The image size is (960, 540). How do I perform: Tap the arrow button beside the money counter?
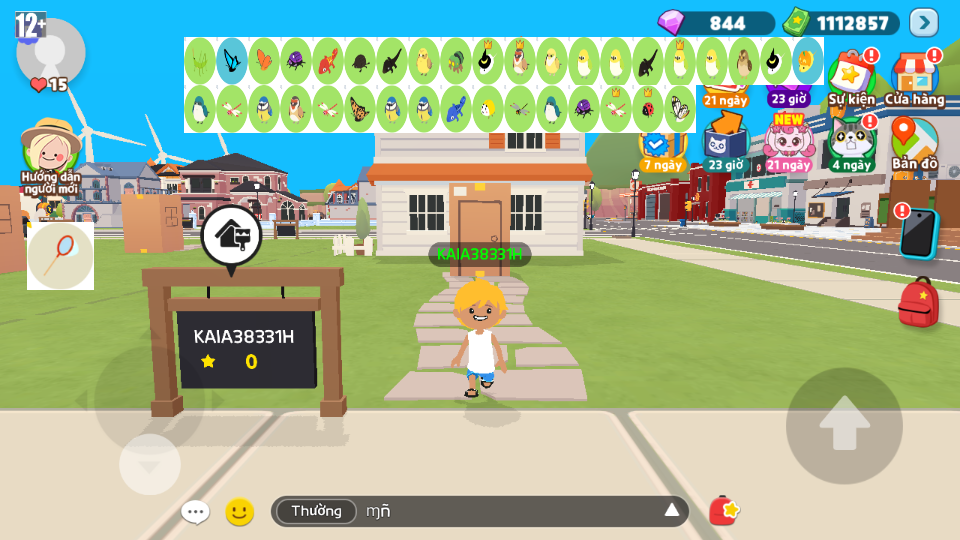pyautogui.click(x=923, y=22)
